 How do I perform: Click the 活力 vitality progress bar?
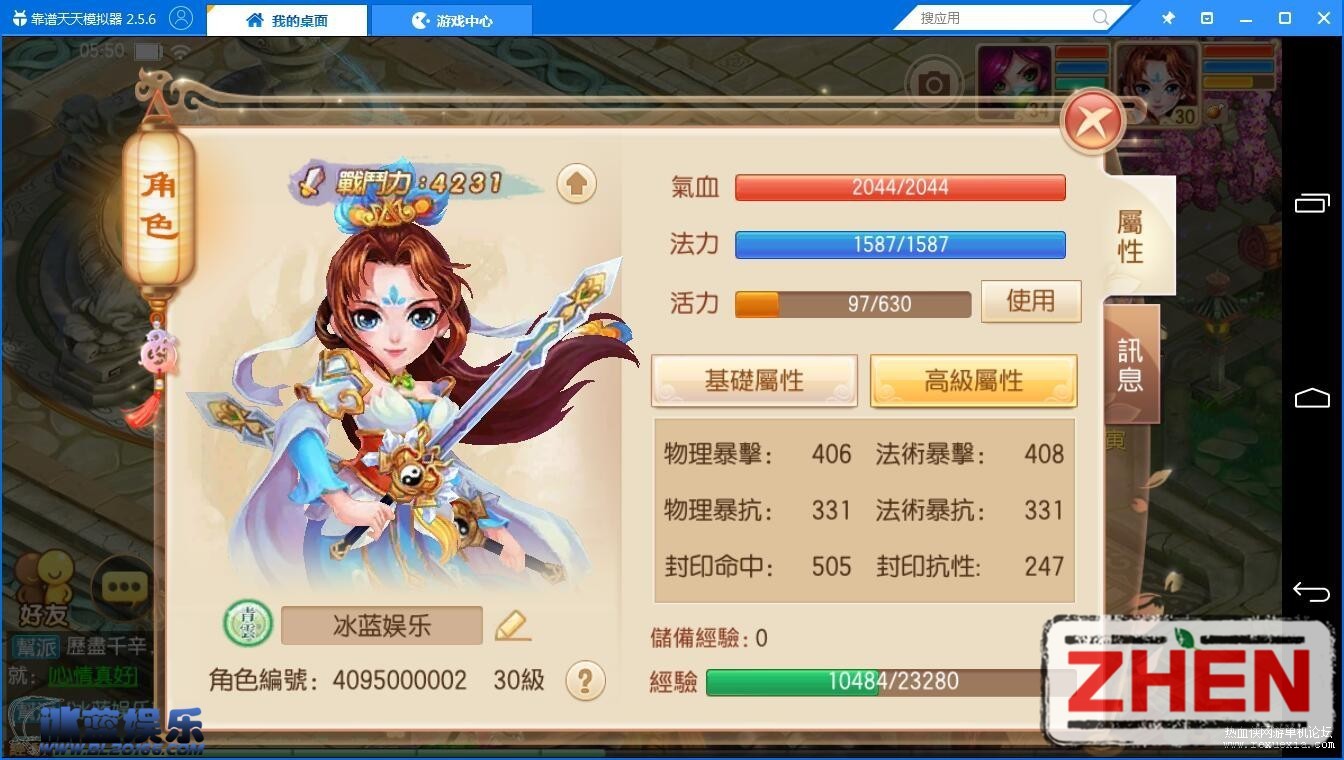click(851, 303)
